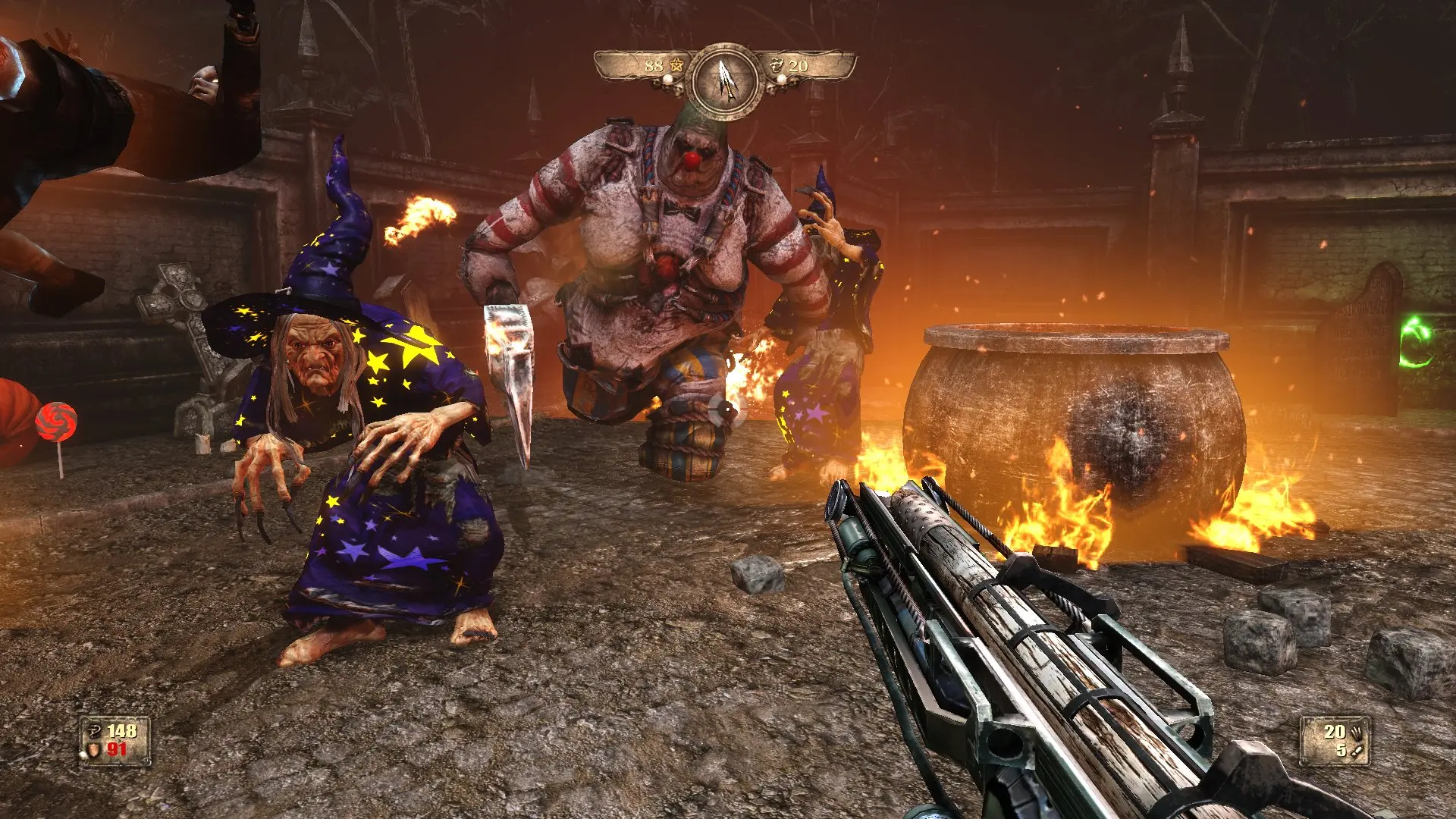Click the health serpent icon near 148
The image size is (1456, 819).
coord(94,731)
